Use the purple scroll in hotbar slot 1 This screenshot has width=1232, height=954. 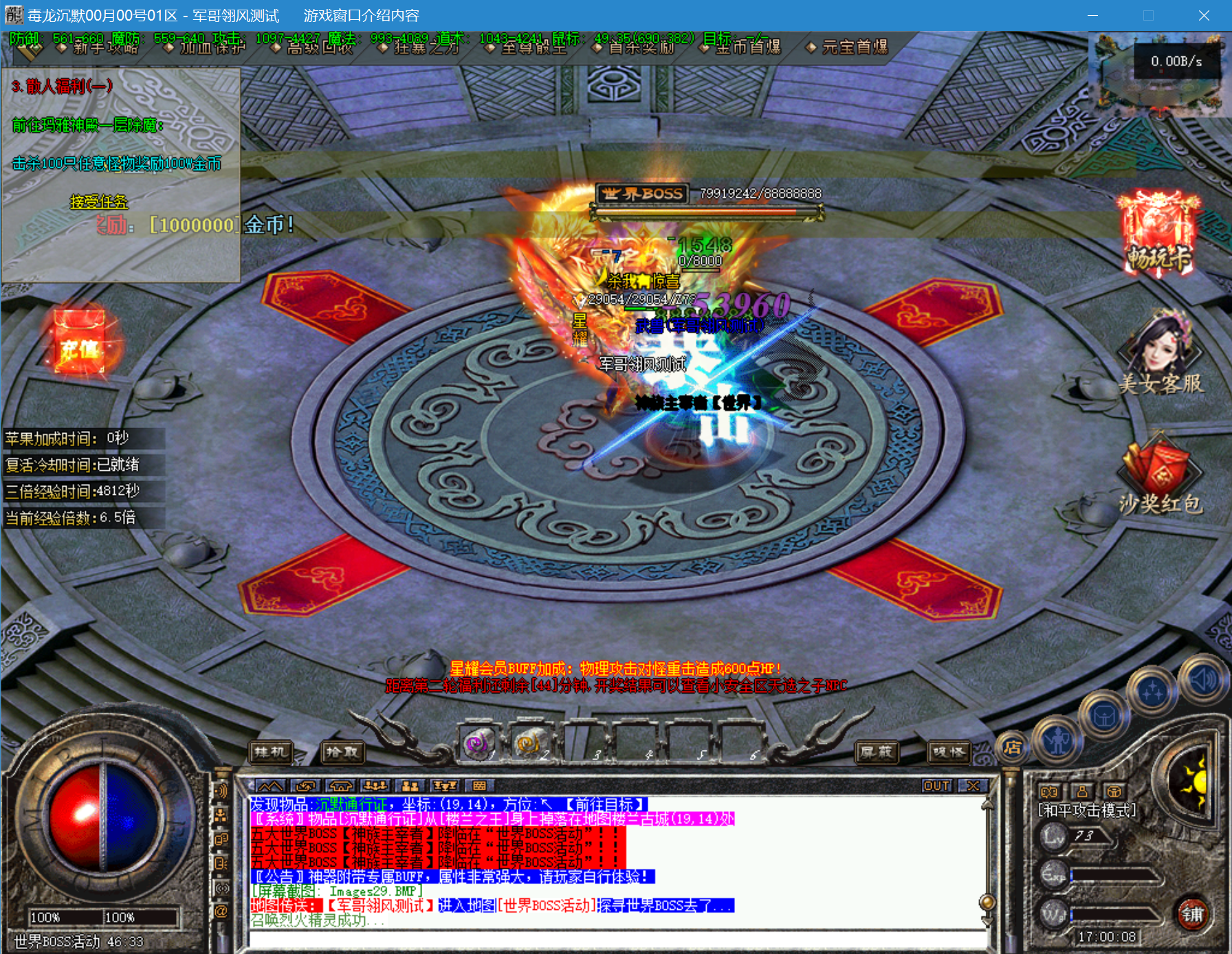pyautogui.click(x=478, y=744)
